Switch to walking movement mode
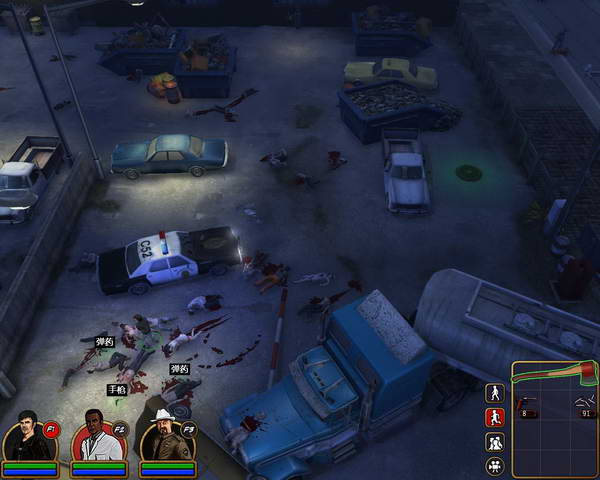The width and height of the screenshot is (600, 480). pos(494,393)
